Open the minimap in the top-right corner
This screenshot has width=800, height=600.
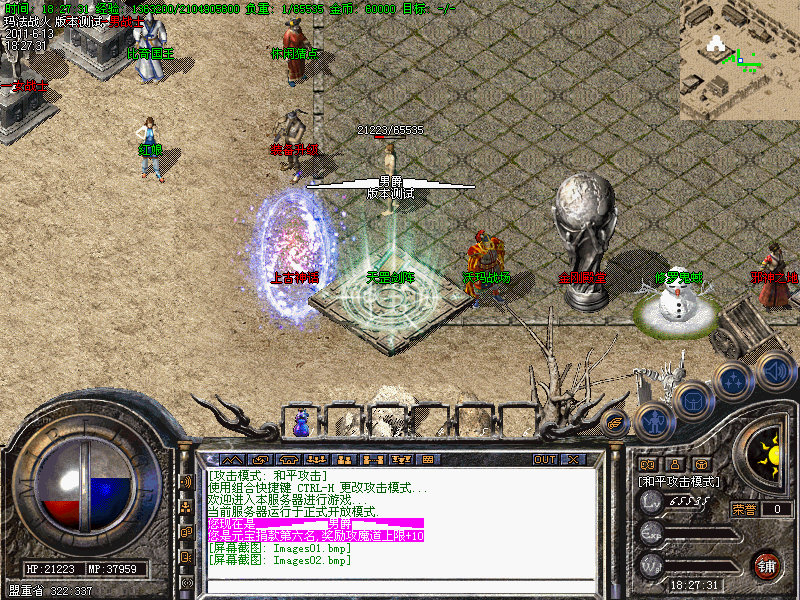pyautogui.click(x=740, y=58)
